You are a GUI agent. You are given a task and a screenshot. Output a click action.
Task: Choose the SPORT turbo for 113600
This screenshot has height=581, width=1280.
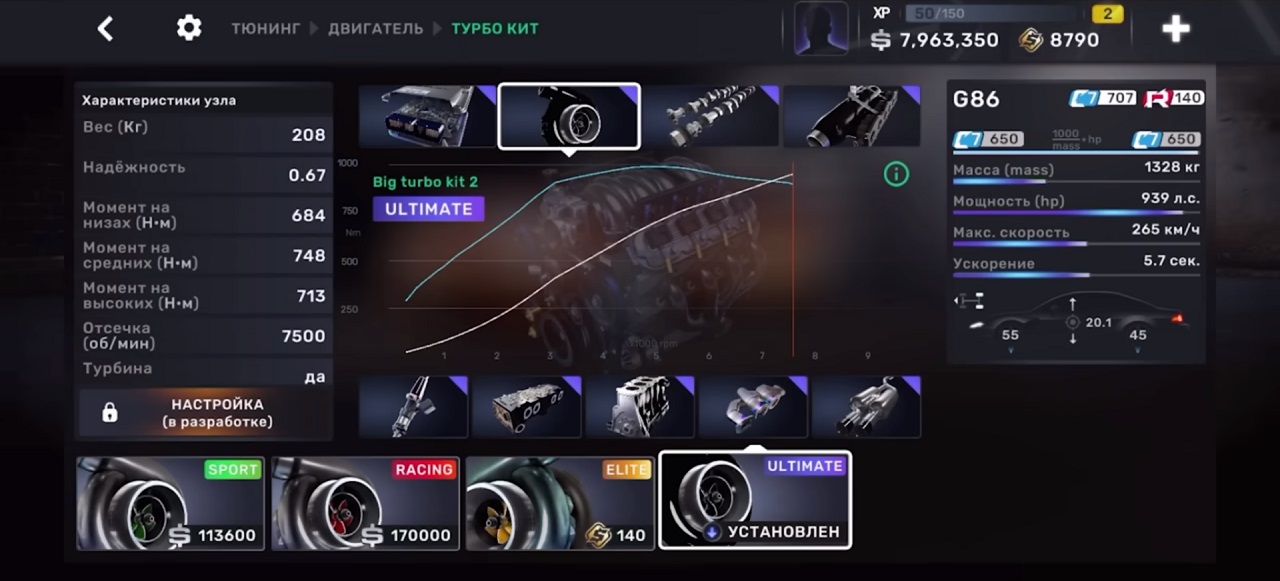pyautogui.click(x=170, y=503)
